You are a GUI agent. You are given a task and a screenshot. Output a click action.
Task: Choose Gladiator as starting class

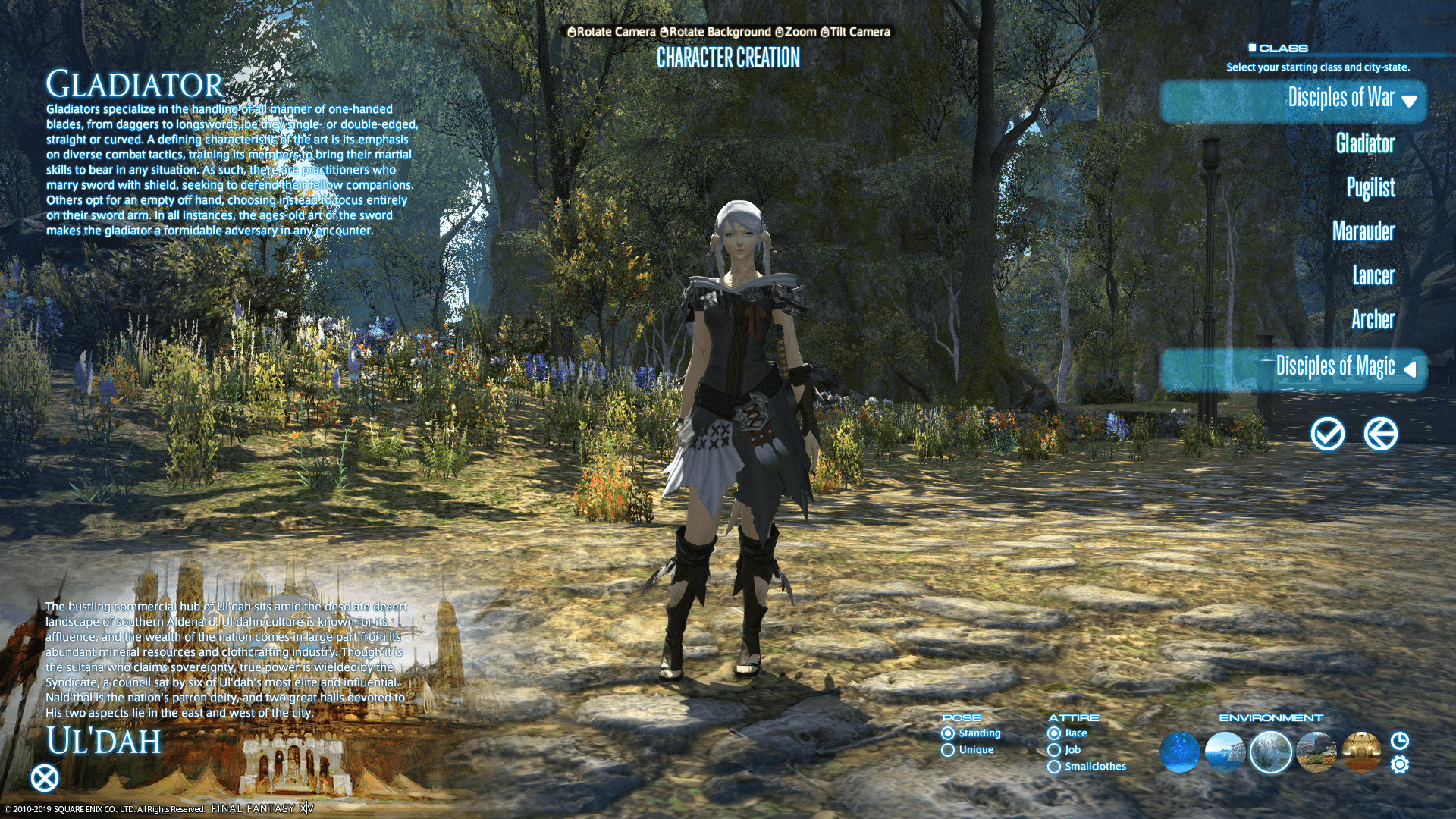pyautogui.click(x=1367, y=144)
